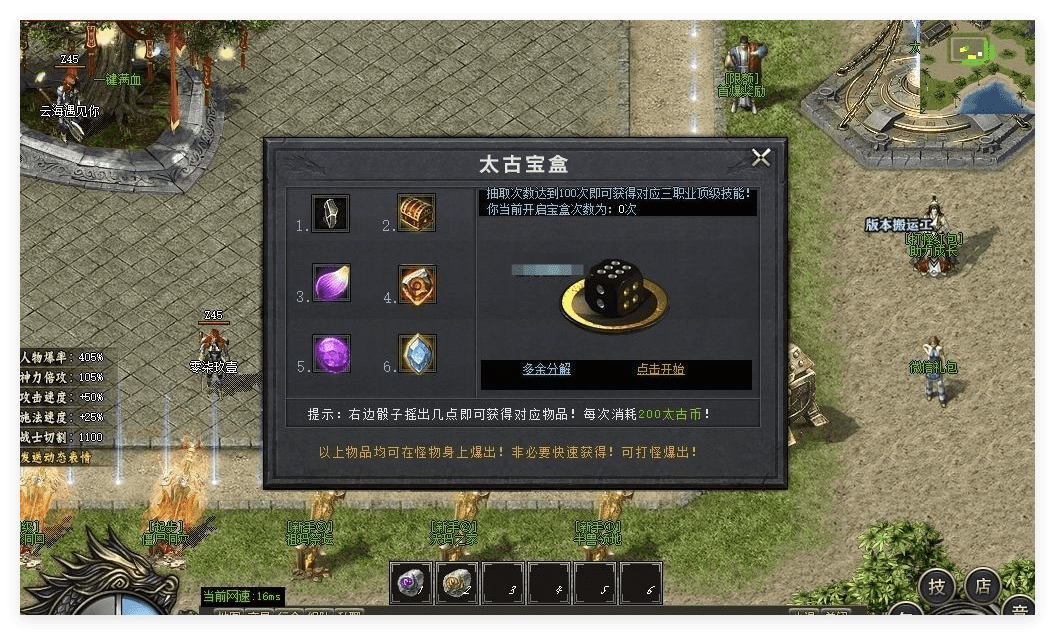
Task: Click 点击开始 to roll the dice
Action: 660,369
